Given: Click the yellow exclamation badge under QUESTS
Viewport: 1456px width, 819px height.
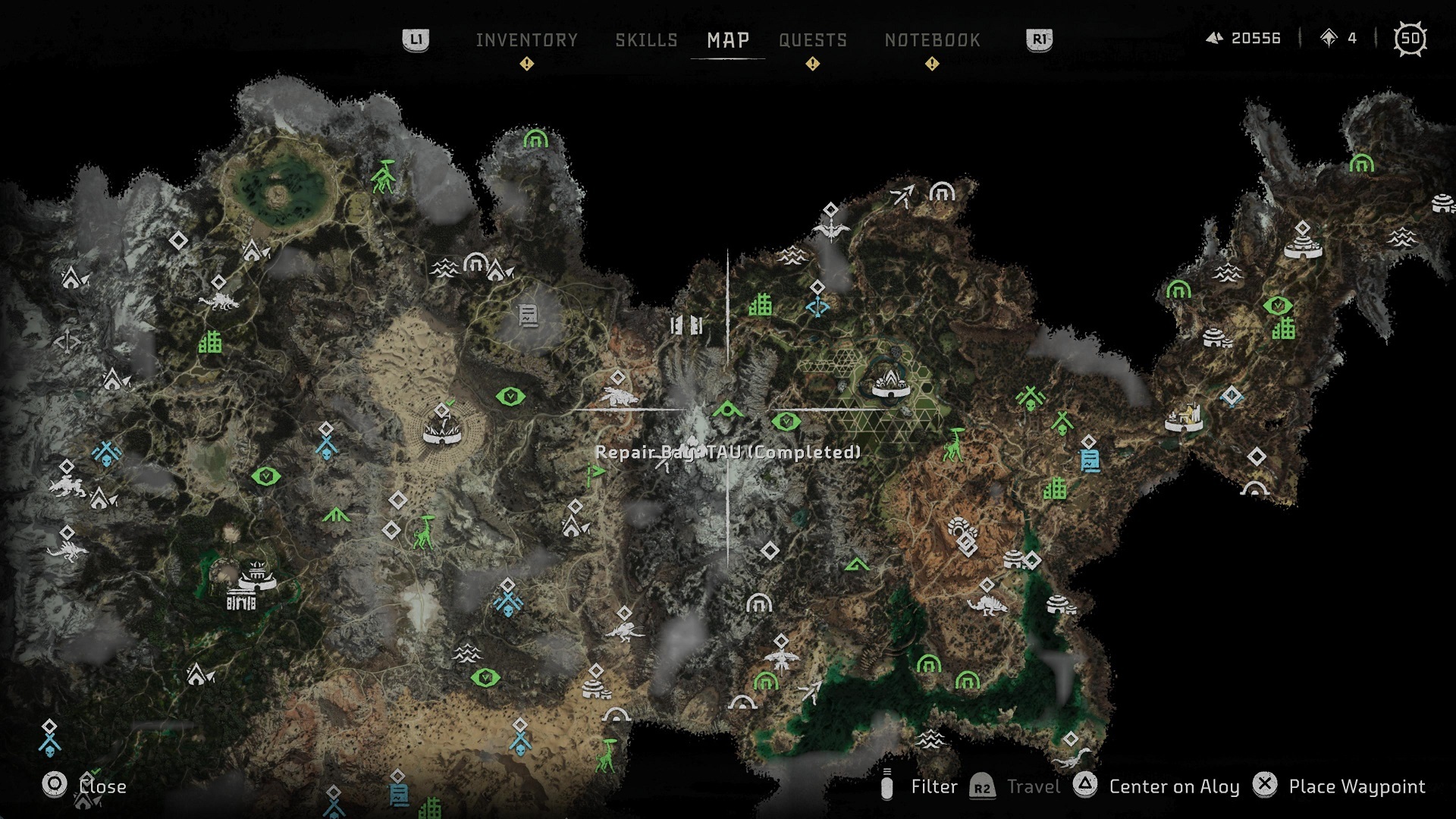Looking at the screenshot, I should tap(813, 64).
